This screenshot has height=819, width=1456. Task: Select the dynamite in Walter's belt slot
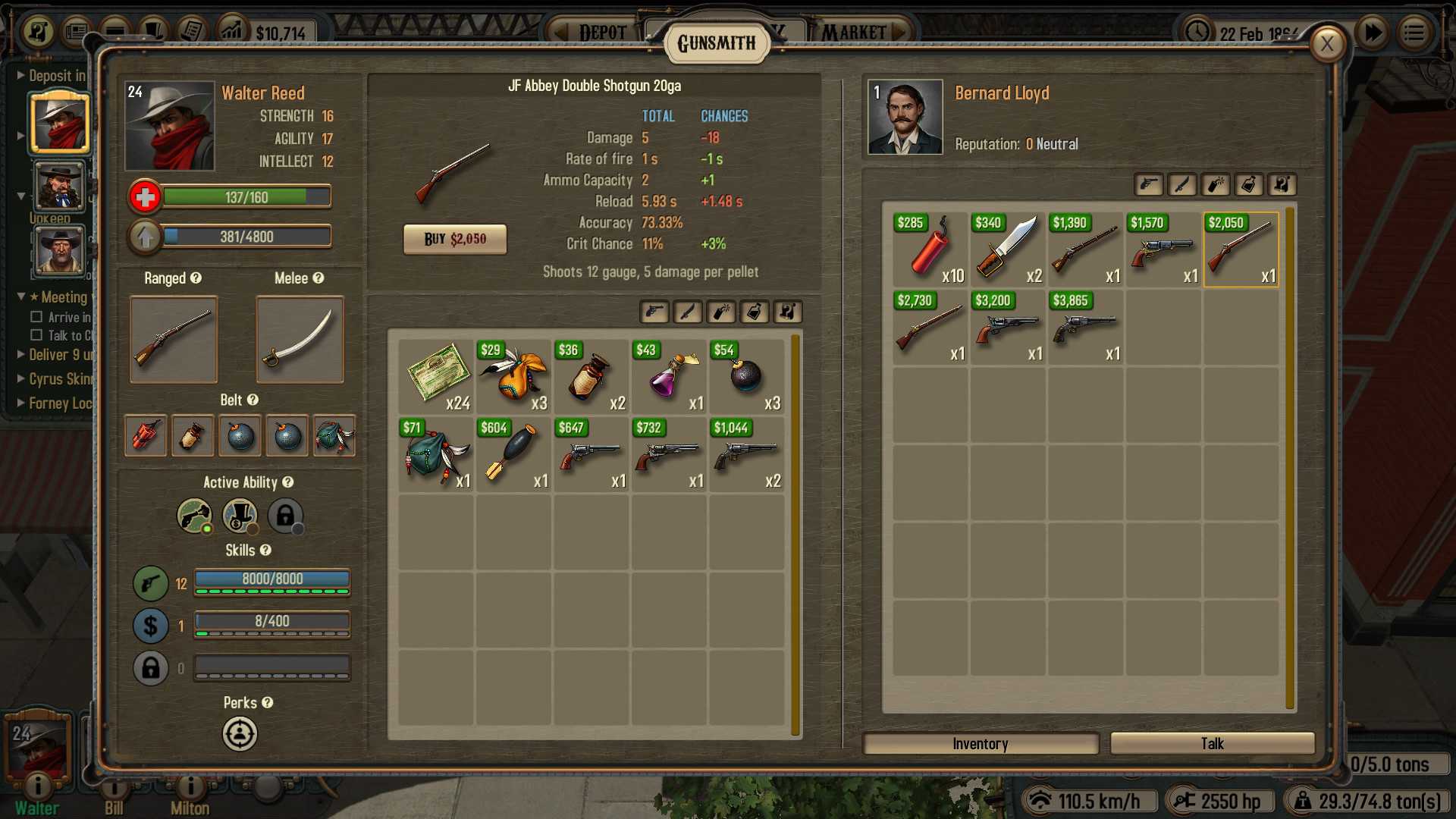pyautogui.click(x=145, y=435)
